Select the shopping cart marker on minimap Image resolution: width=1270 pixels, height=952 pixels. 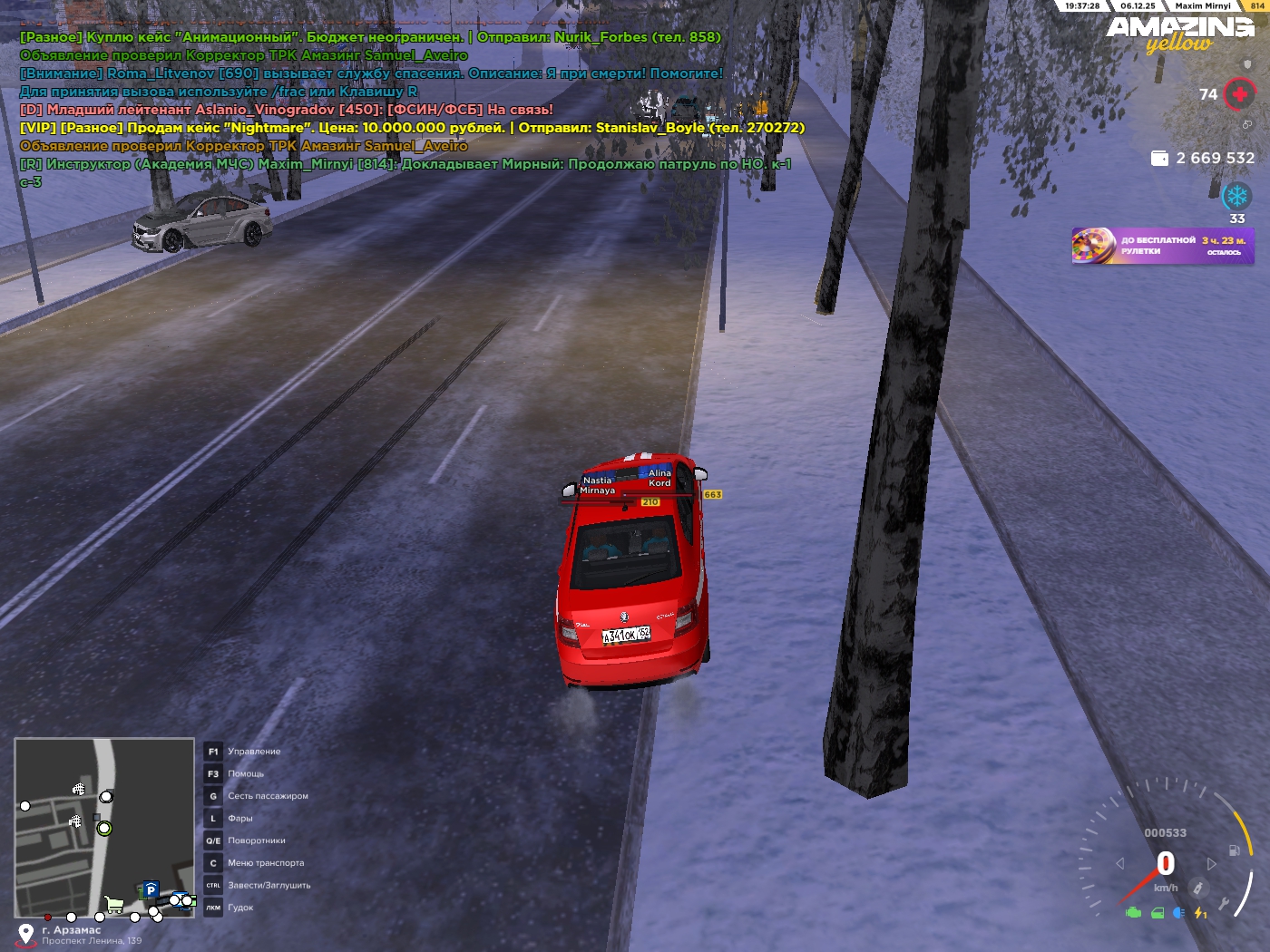point(114,904)
